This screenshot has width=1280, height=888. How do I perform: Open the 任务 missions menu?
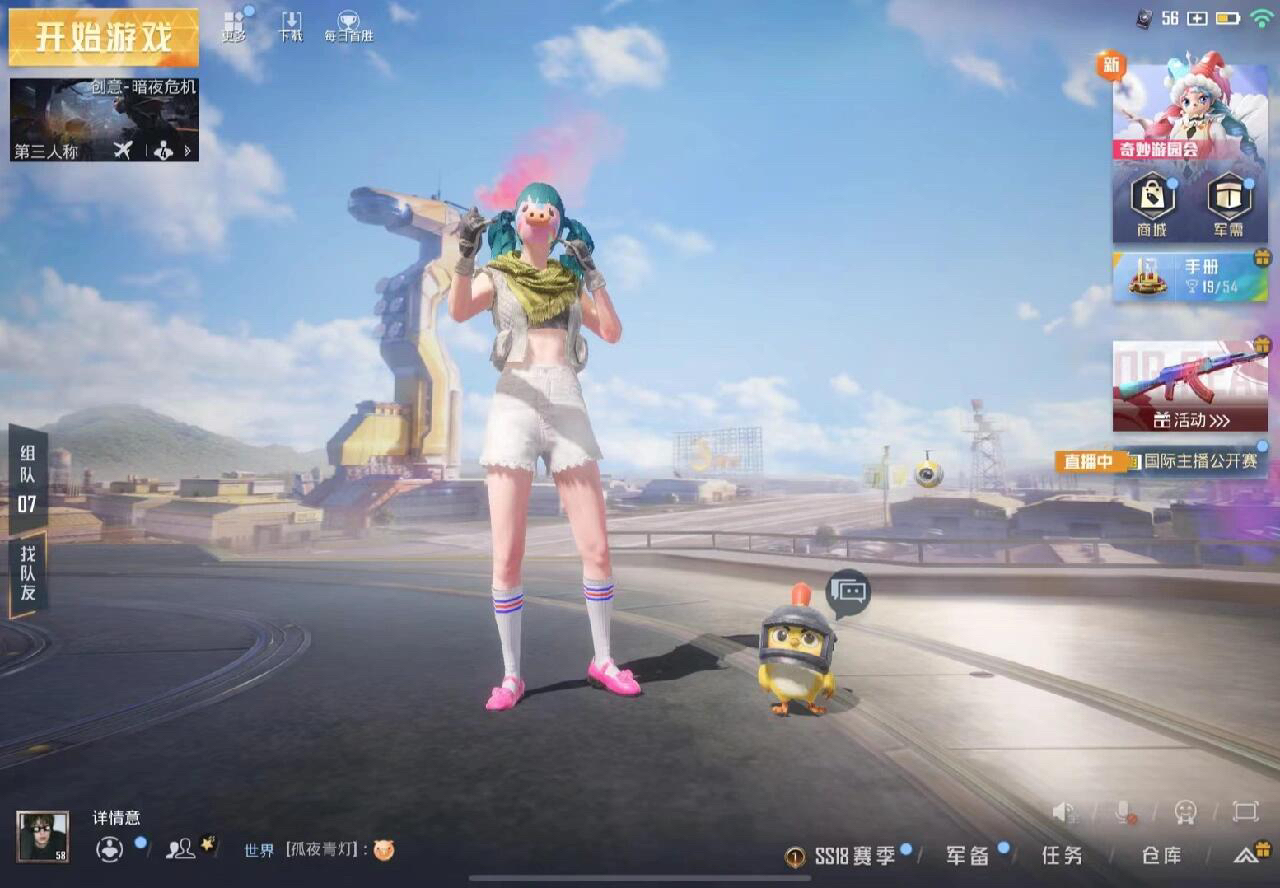coord(1061,856)
